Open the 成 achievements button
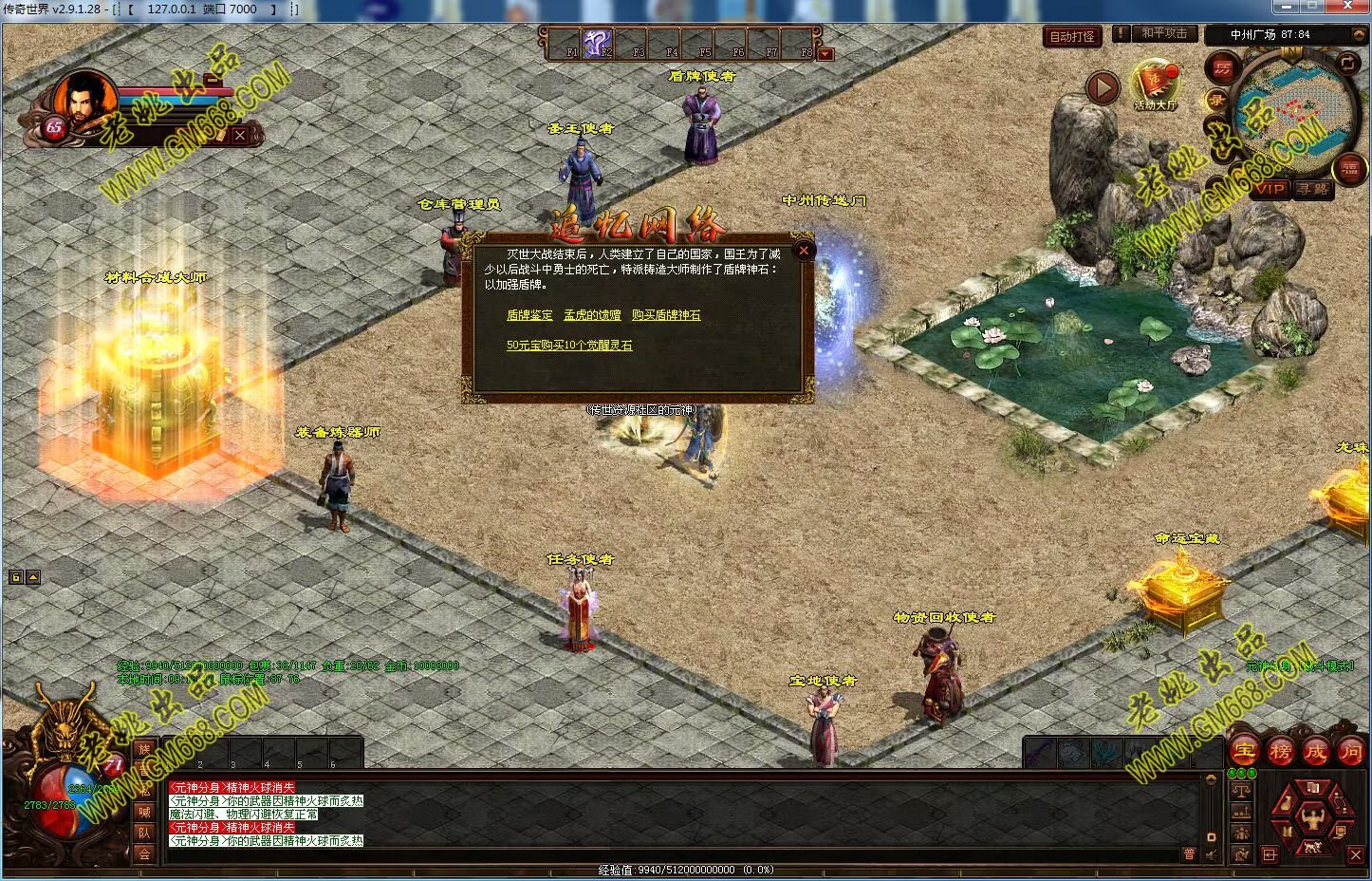The height and width of the screenshot is (881, 1372). 1315,751
